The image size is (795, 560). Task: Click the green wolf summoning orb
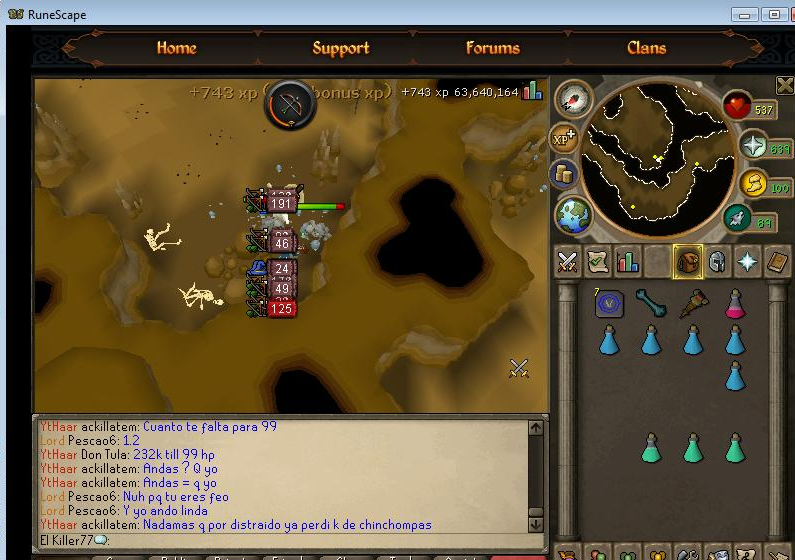pyautogui.click(x=738, y=219)
